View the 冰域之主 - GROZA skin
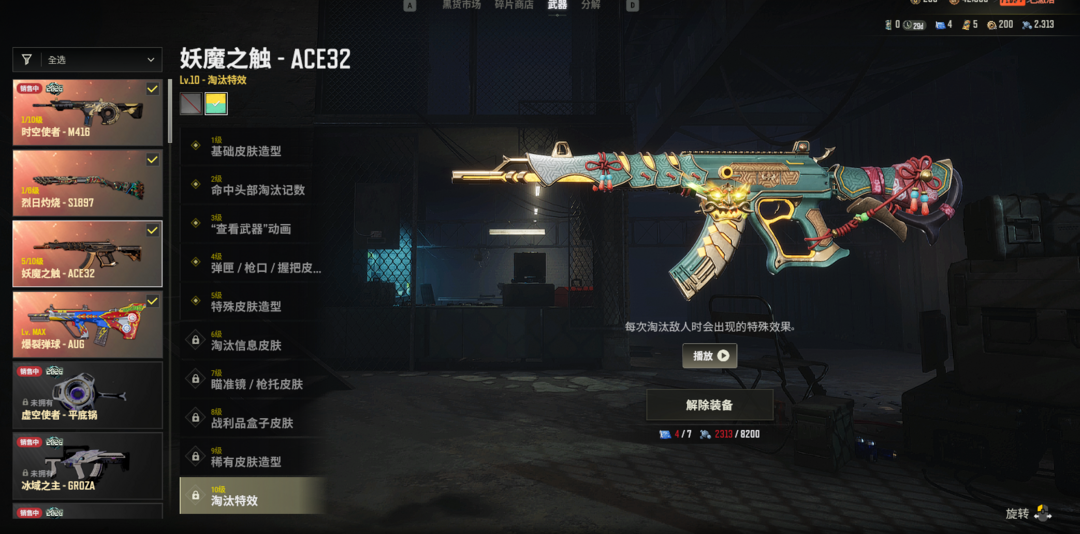Screen dimensions: 1080x534 87,465
